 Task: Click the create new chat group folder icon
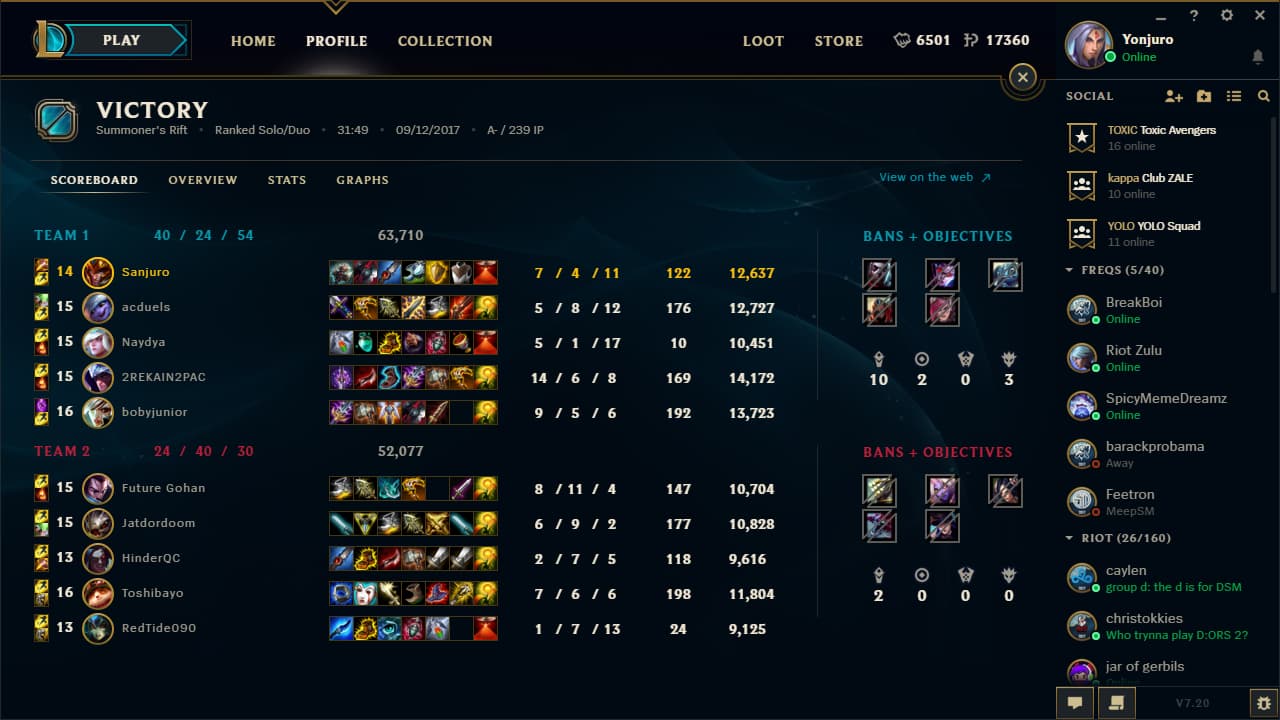coord(1203,96)
